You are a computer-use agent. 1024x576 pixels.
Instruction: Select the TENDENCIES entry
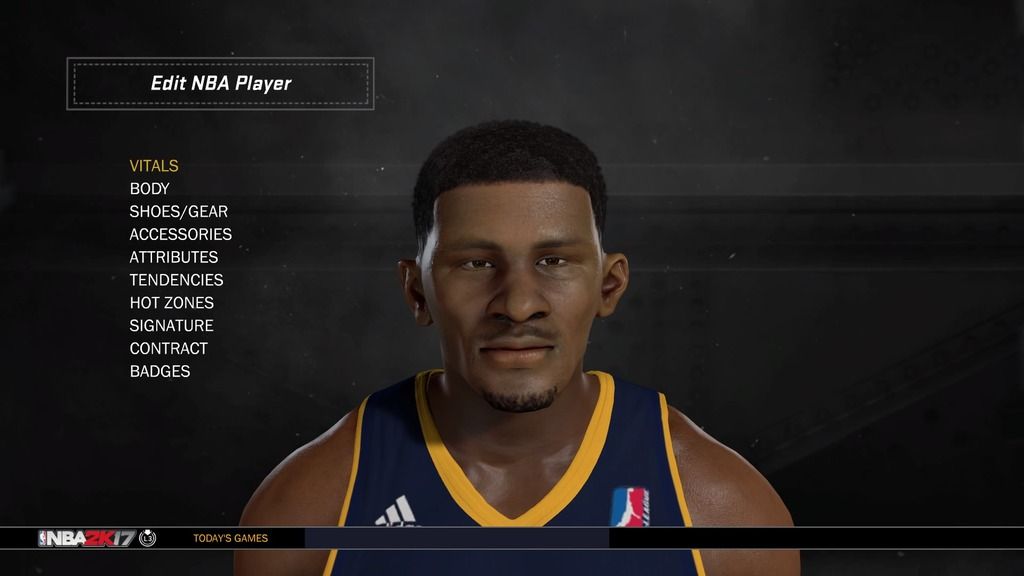176,280
